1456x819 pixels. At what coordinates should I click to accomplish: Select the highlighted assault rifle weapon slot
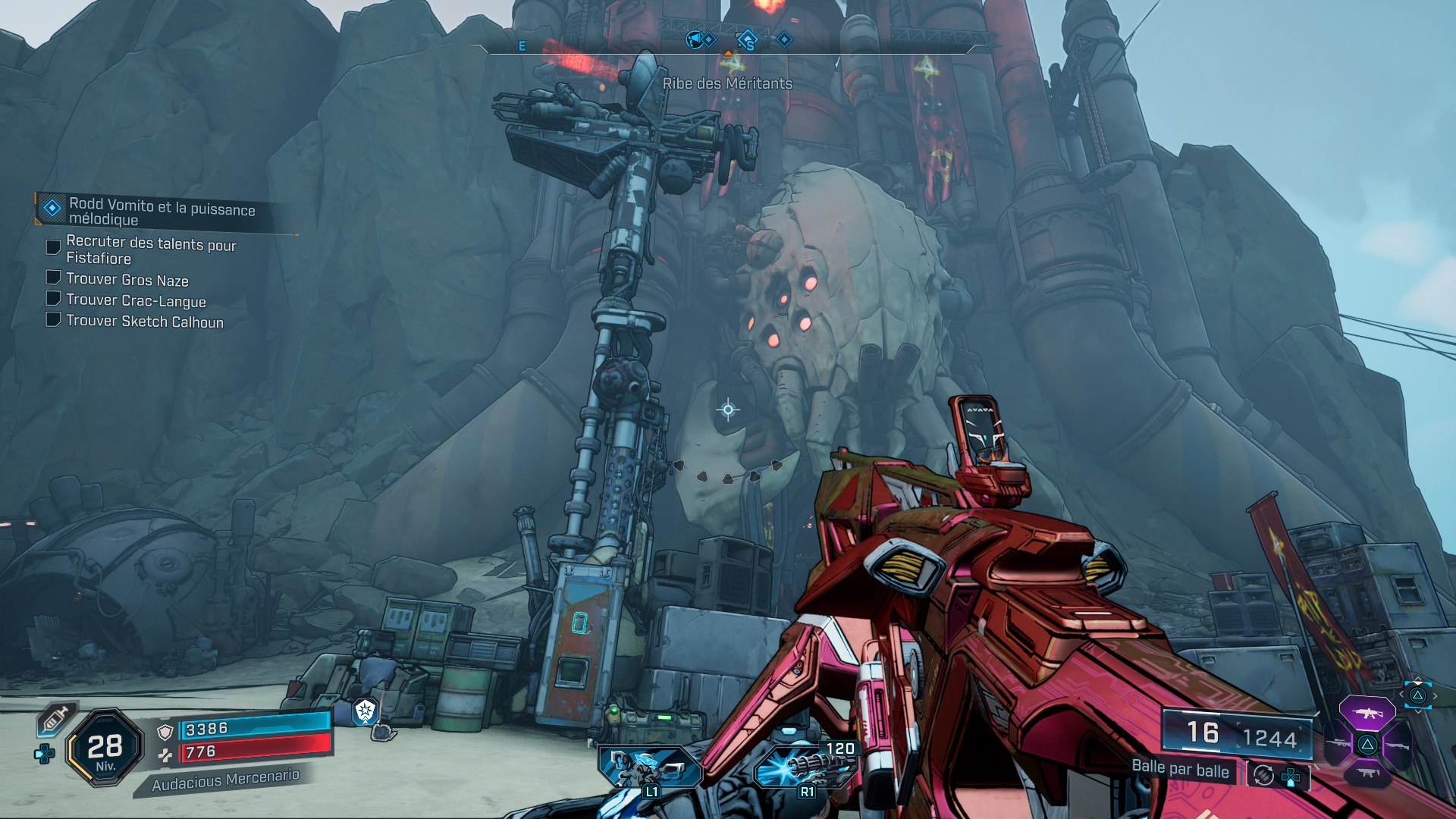tap(1367, 713)
